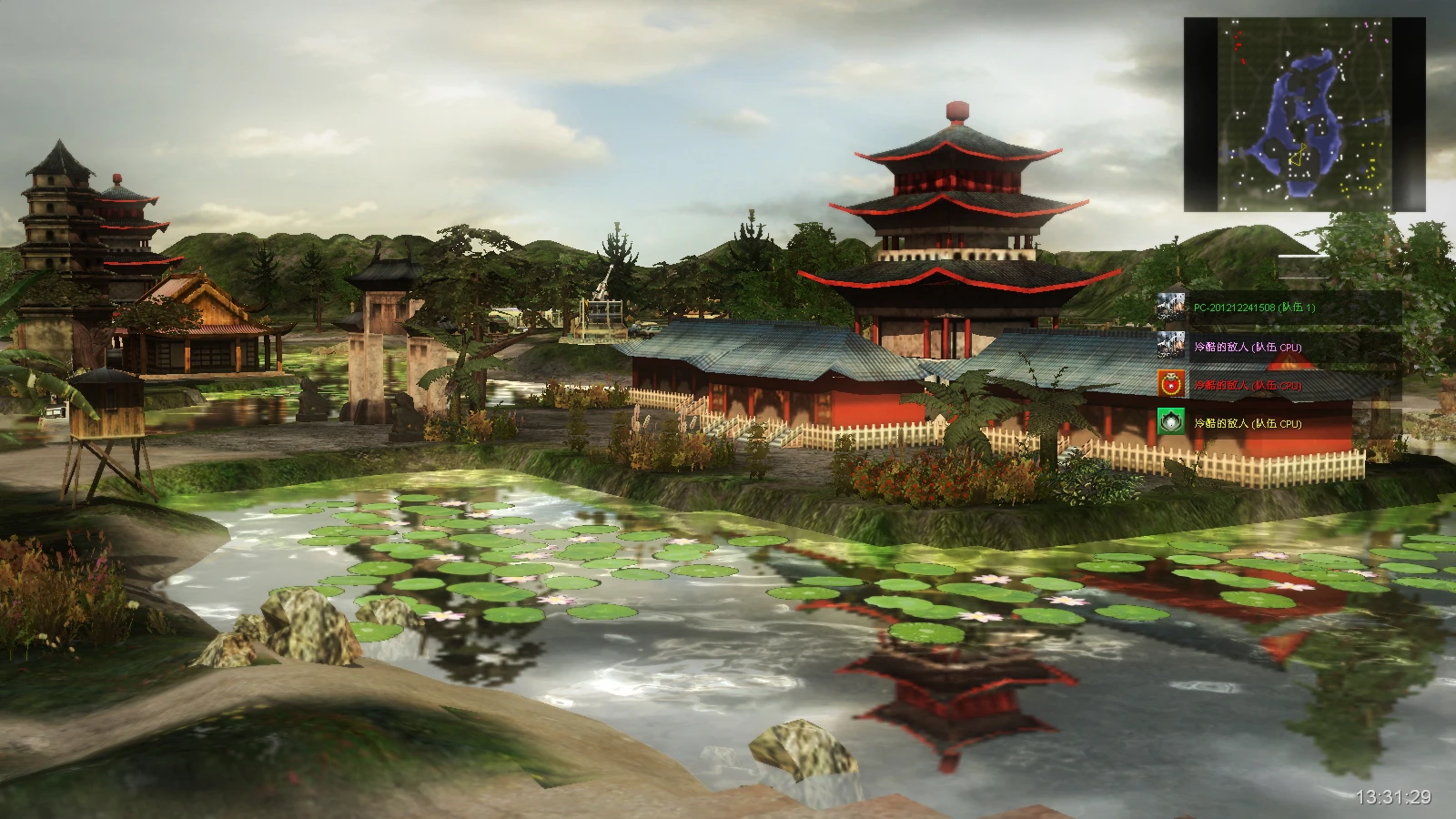Screen dimensions: 1456x819
Task: Open the minimap in the top-right corner
Action: (1301, 109)
